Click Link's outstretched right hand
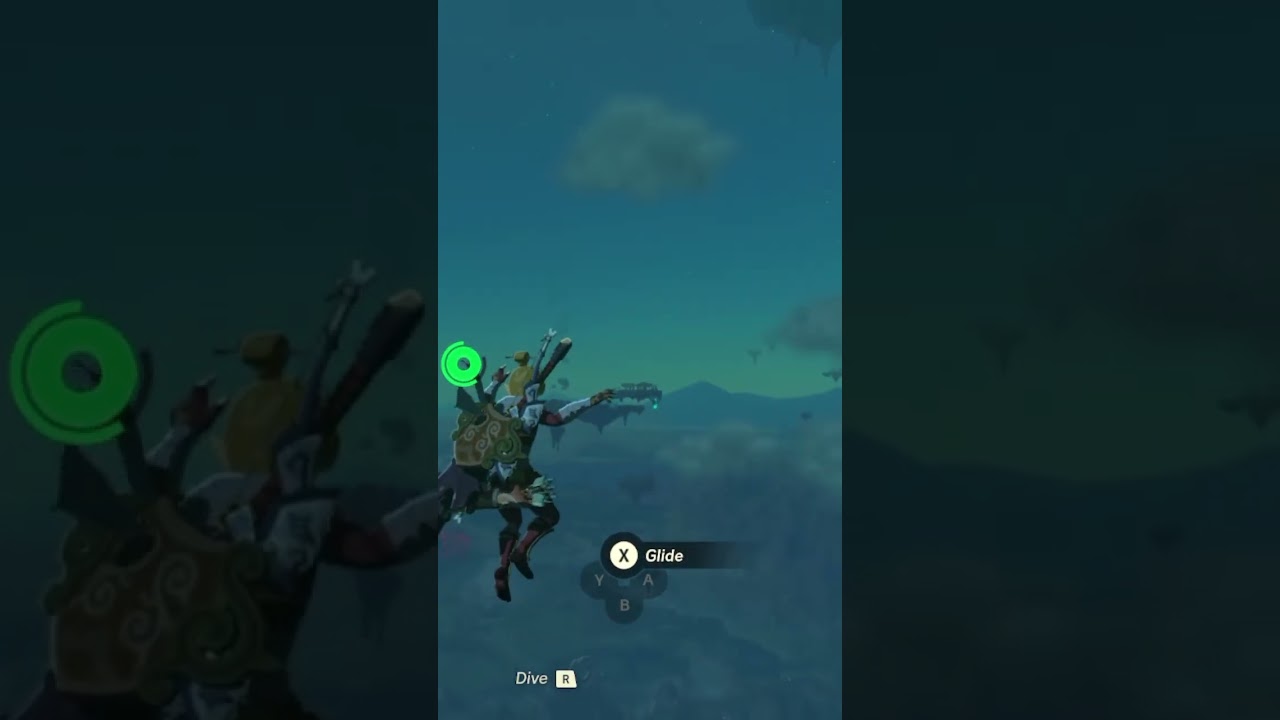Image resolution: width=1280 pixels, height=720 pixels. 605,394
